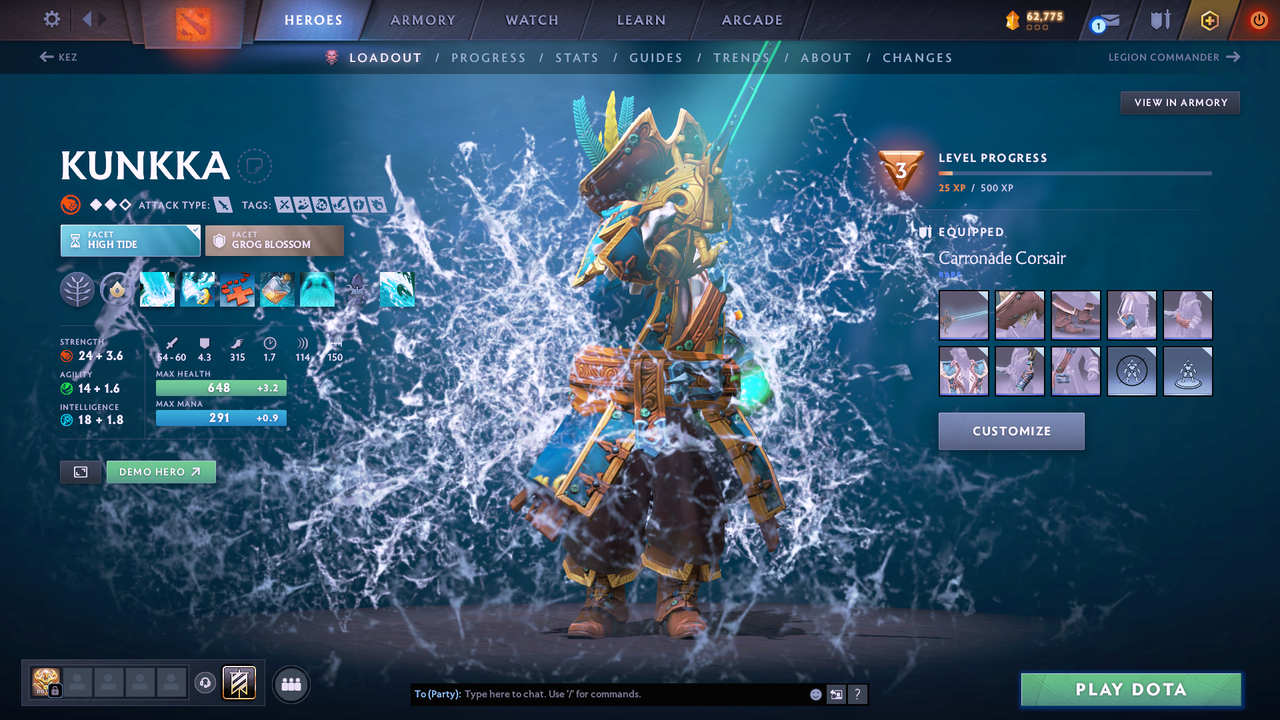
Task: Select the Grog Blossom facet
Action: [274, 240]
